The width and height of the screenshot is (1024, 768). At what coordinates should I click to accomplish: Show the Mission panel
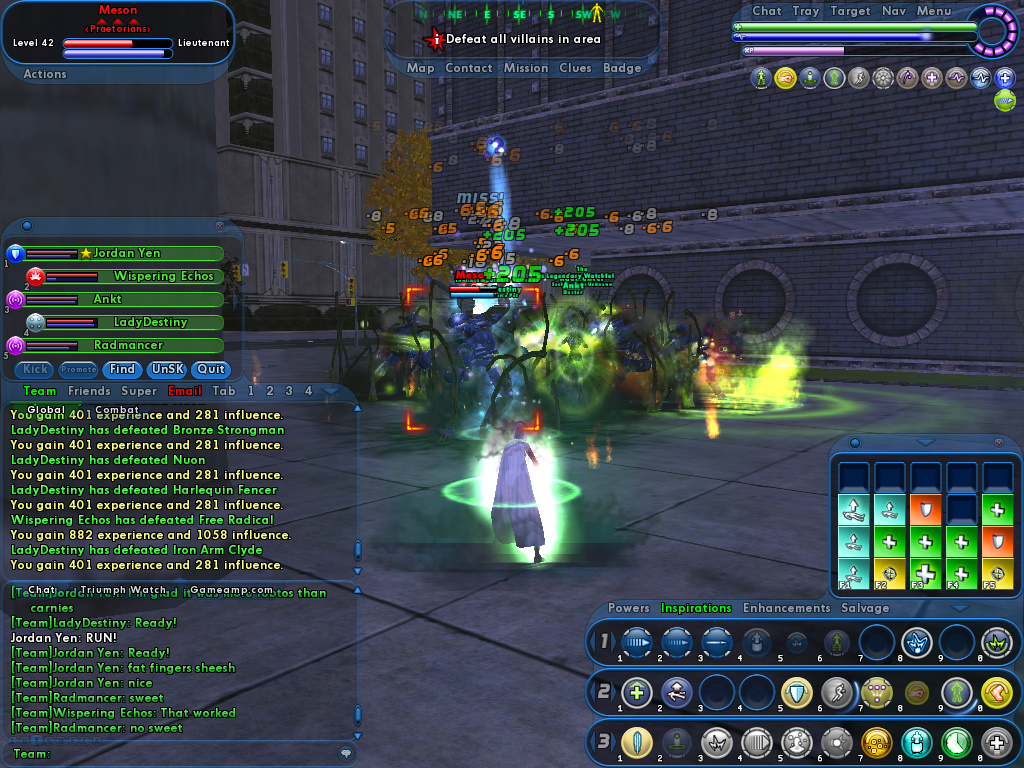526,68
